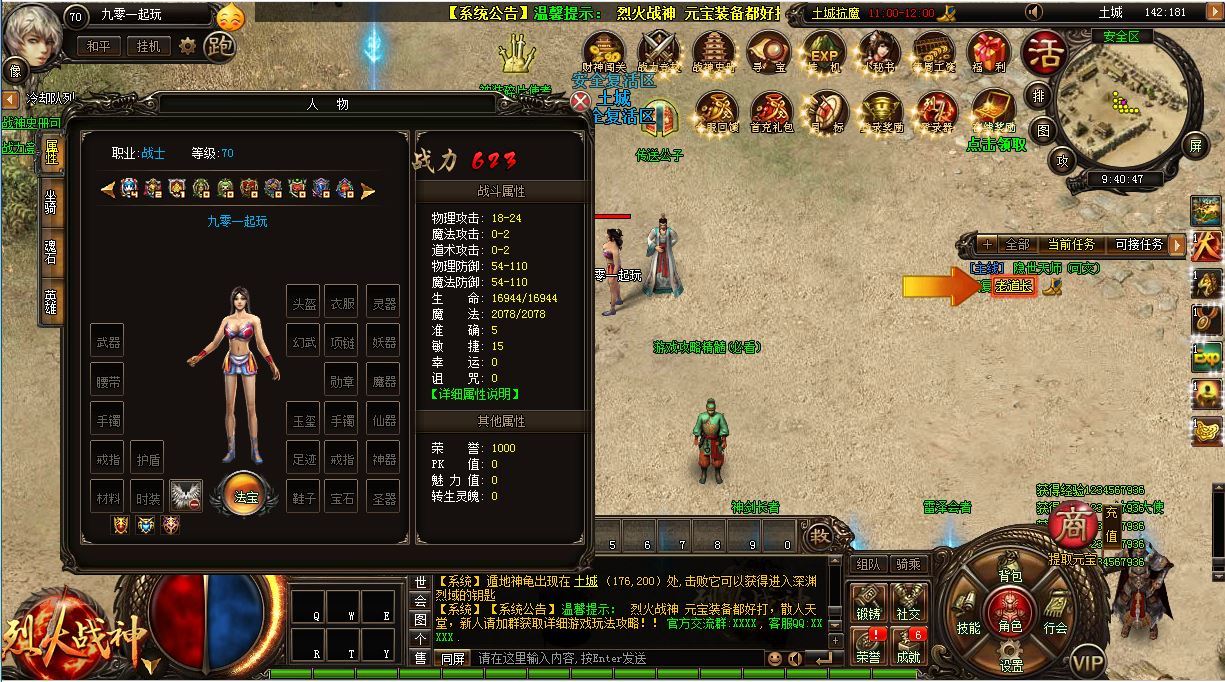This screenshot has width=1225, height=682.
Task: Click the round 法宝 button
Action: pyautogui.click(x=246, y=496)
